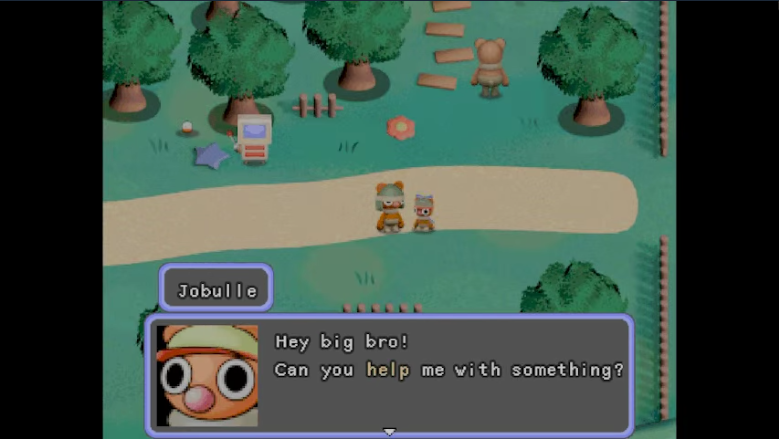Click the dialogue's white continue arrow
Viewport: 779px width, 439px height.
[x=389, y=432]
